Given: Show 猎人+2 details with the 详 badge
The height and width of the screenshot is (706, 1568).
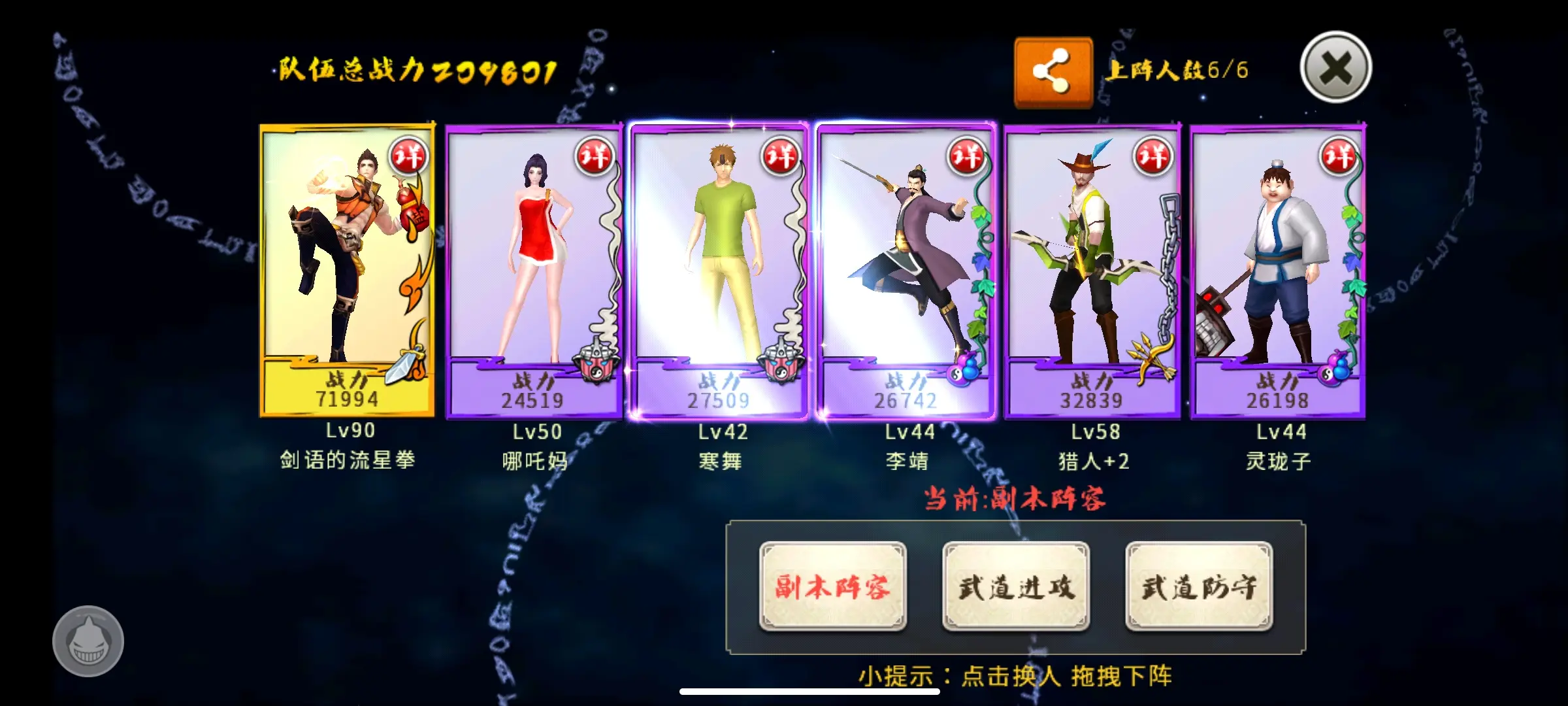Looking at the screenshot, I should click(1153, 156).
